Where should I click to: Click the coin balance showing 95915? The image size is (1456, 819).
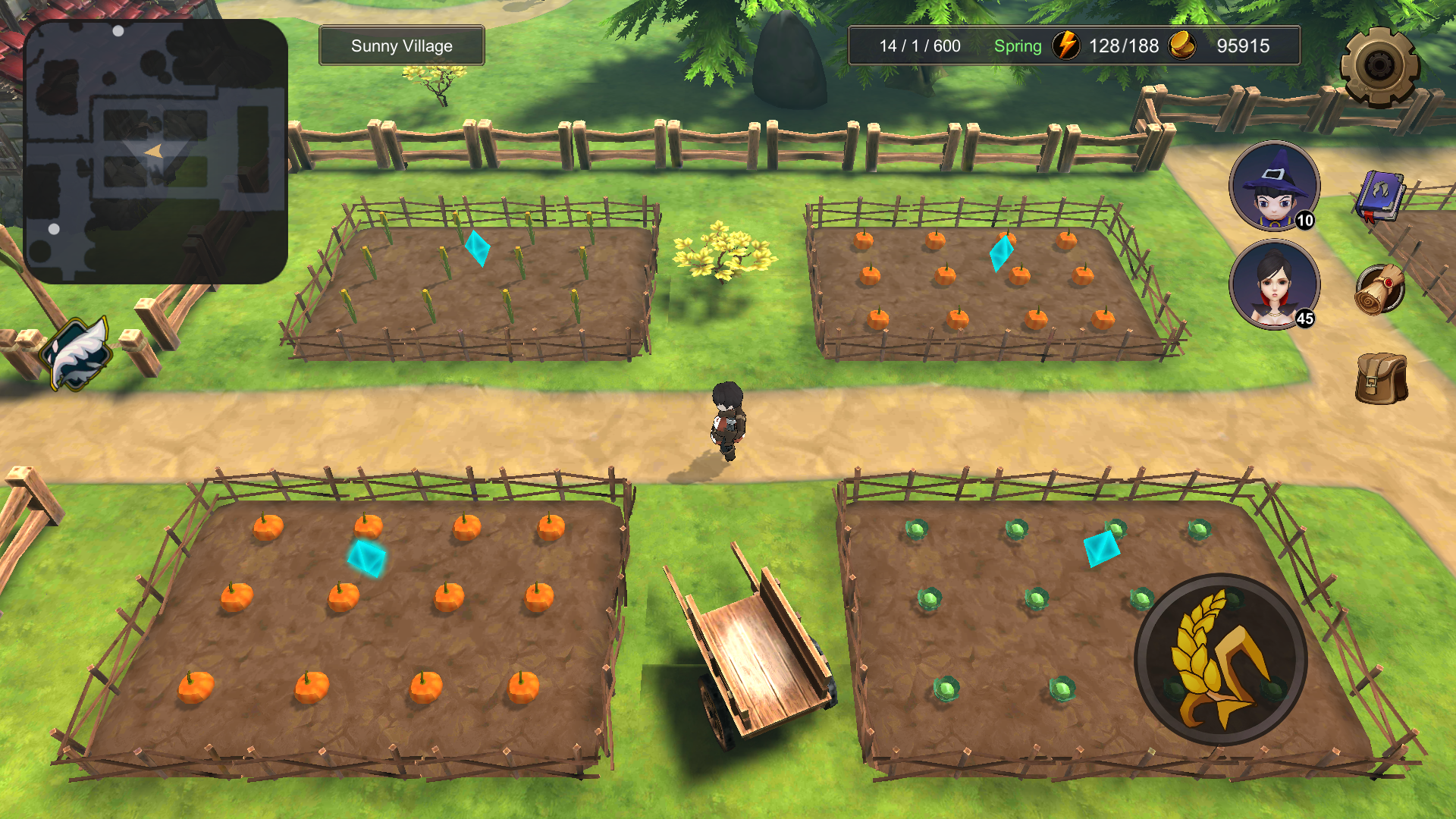pos(1242,46)
